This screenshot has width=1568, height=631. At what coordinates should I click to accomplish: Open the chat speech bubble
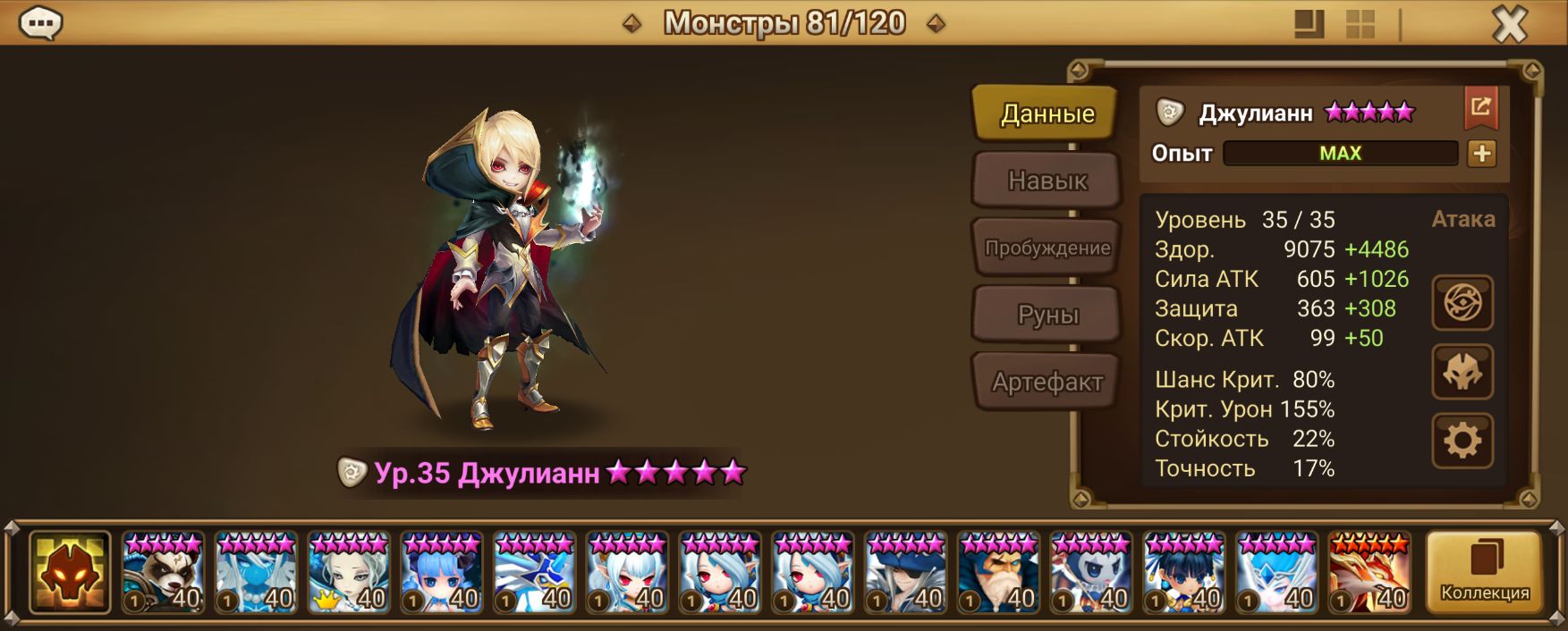click(40, 23)
